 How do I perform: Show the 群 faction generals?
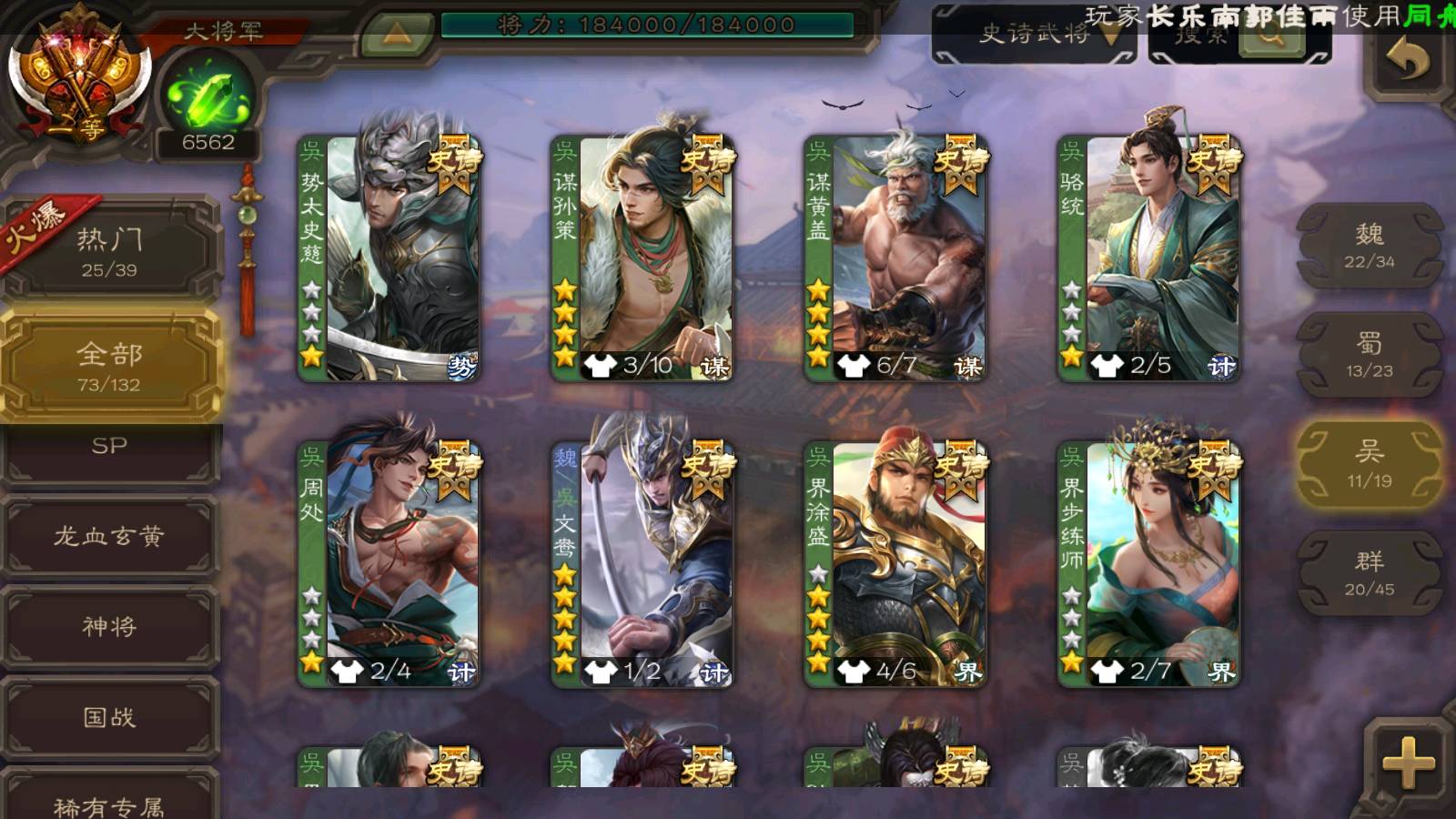(1369, 573)
